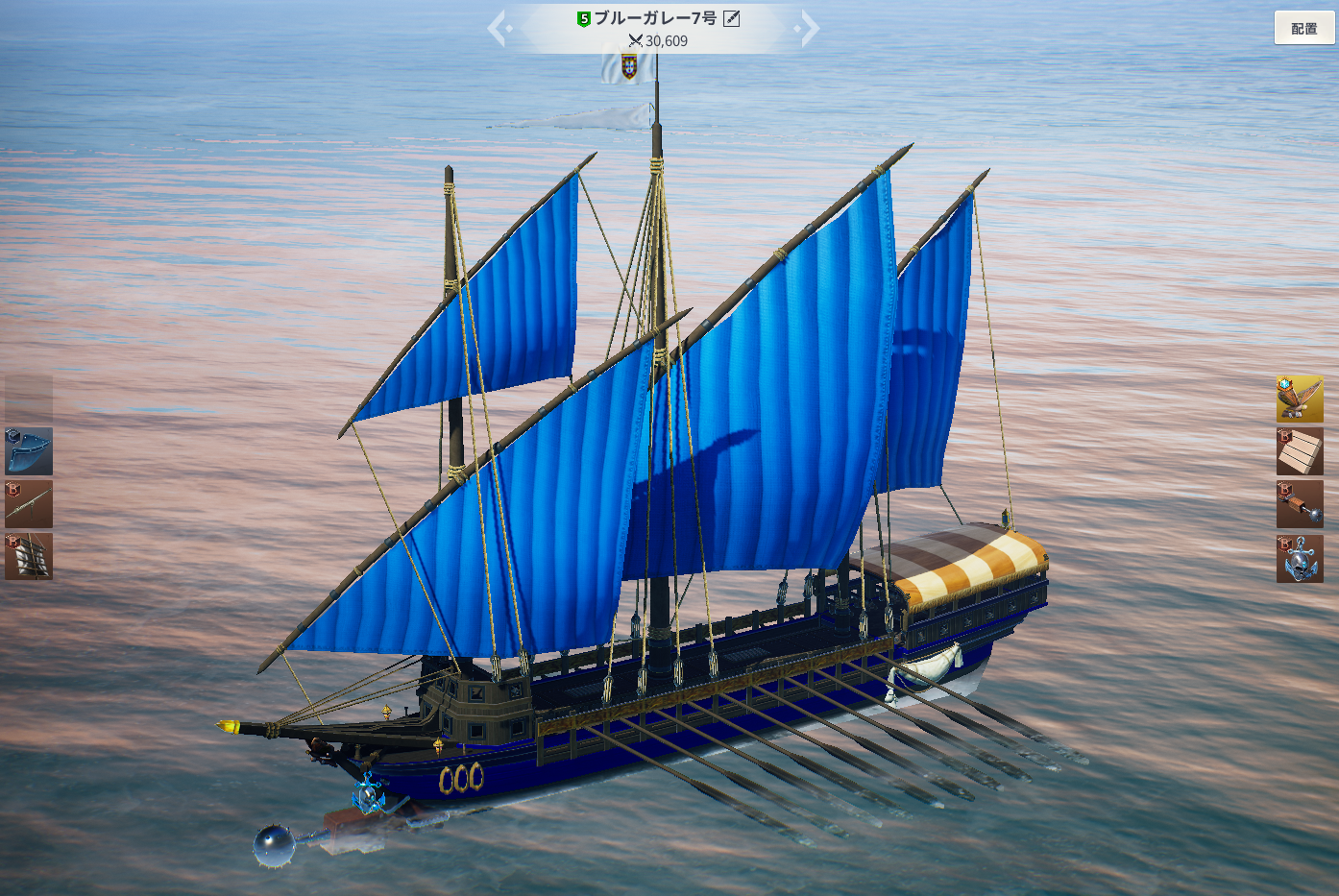Switch to the next ship with right arrow
This screenshot has height=896, width=1339.
[x=809, y=29]
